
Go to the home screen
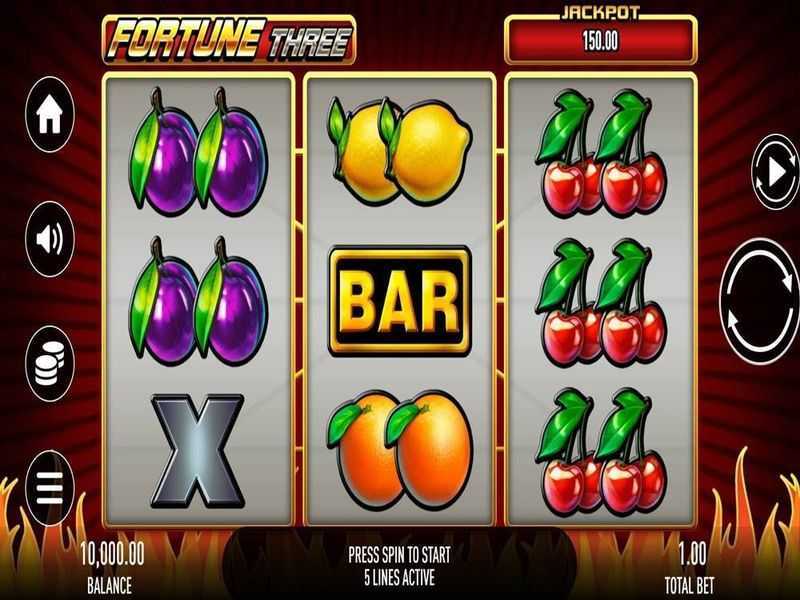click(x=50, y=116)
